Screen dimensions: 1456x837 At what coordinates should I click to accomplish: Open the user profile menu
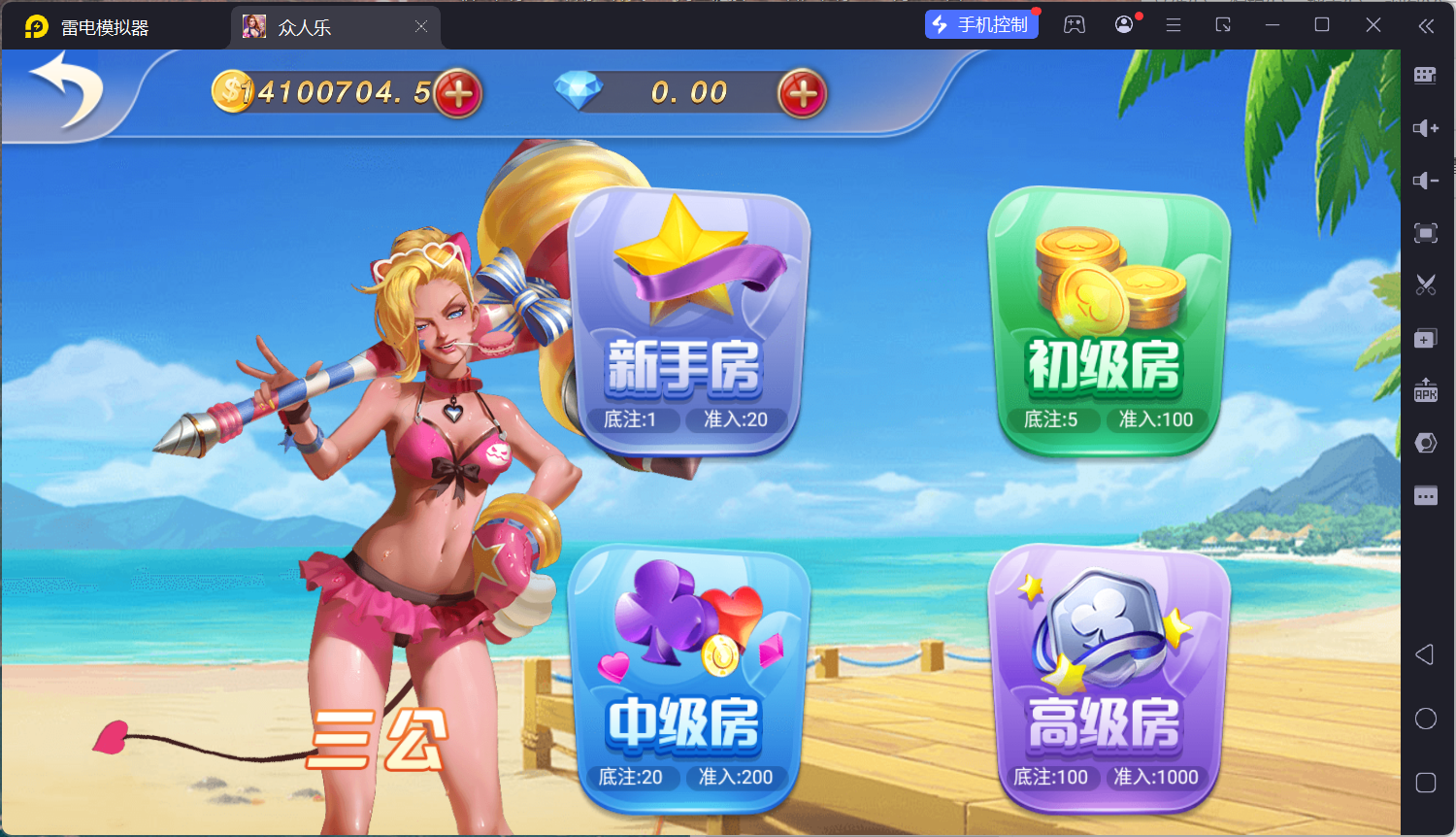click(1124, 24)
